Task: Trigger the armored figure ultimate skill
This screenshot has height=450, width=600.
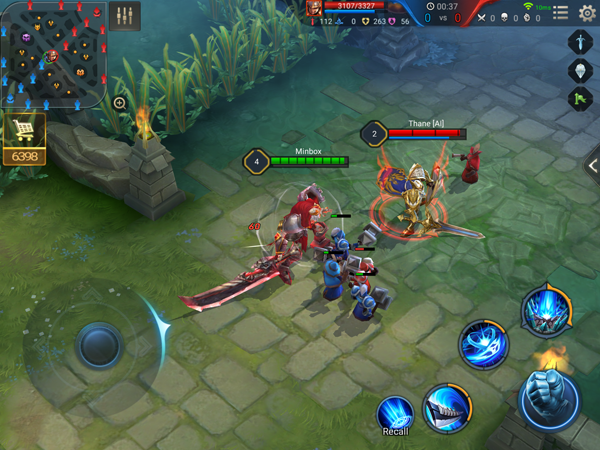Action: coord(546,310)
